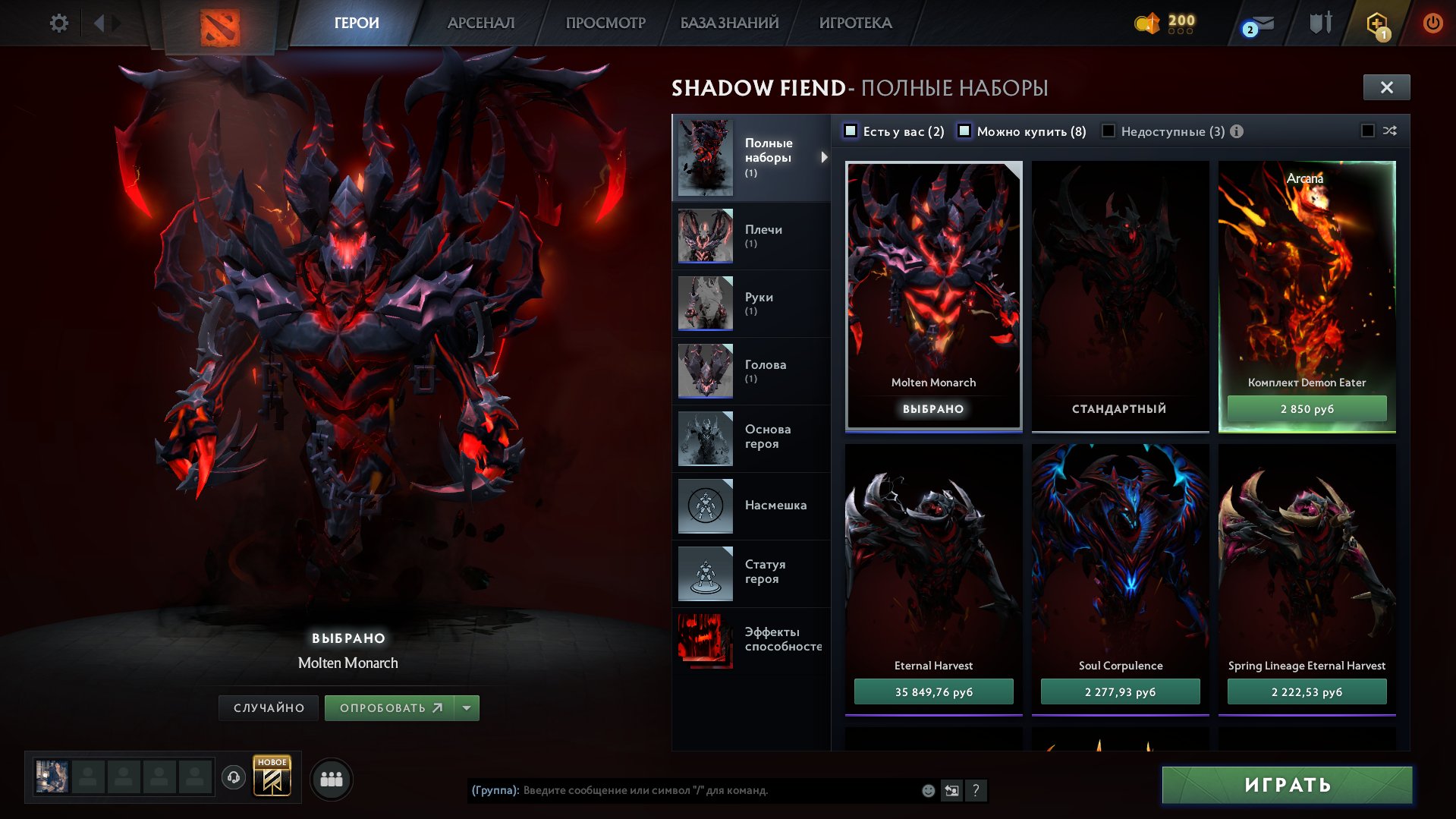
Task: Click the СЛУЧАЙНО button
Action: click(x=268, y=707)
